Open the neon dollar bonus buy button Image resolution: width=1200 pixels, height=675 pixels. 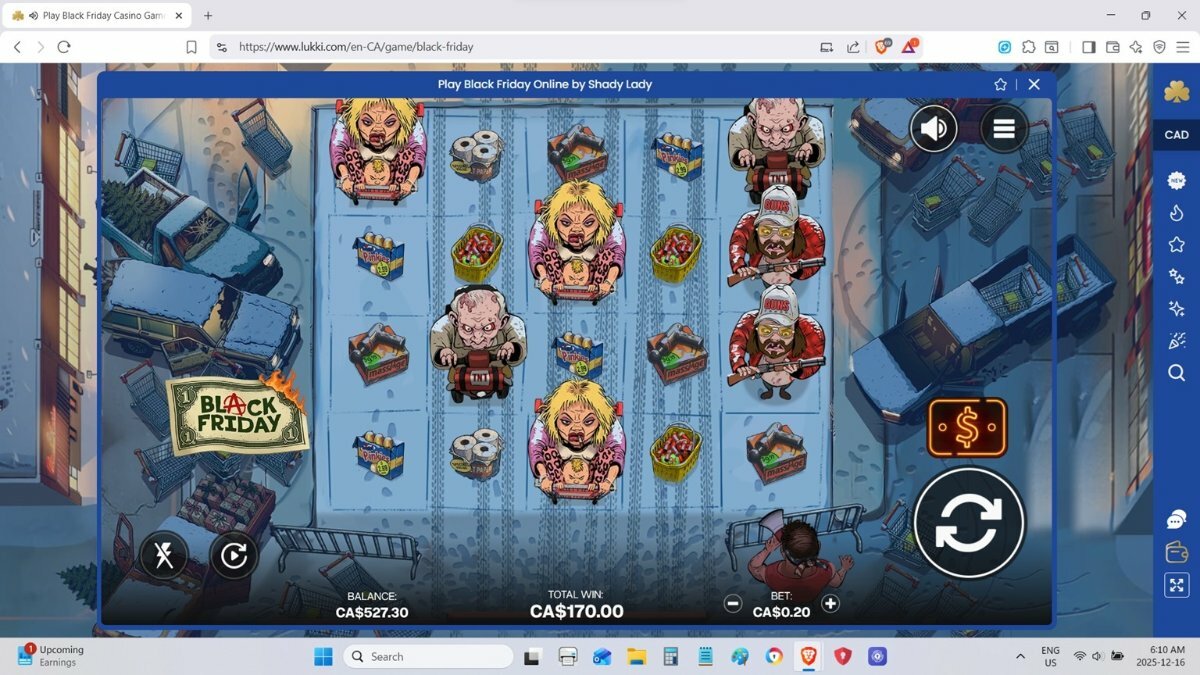tap(966, 428)
